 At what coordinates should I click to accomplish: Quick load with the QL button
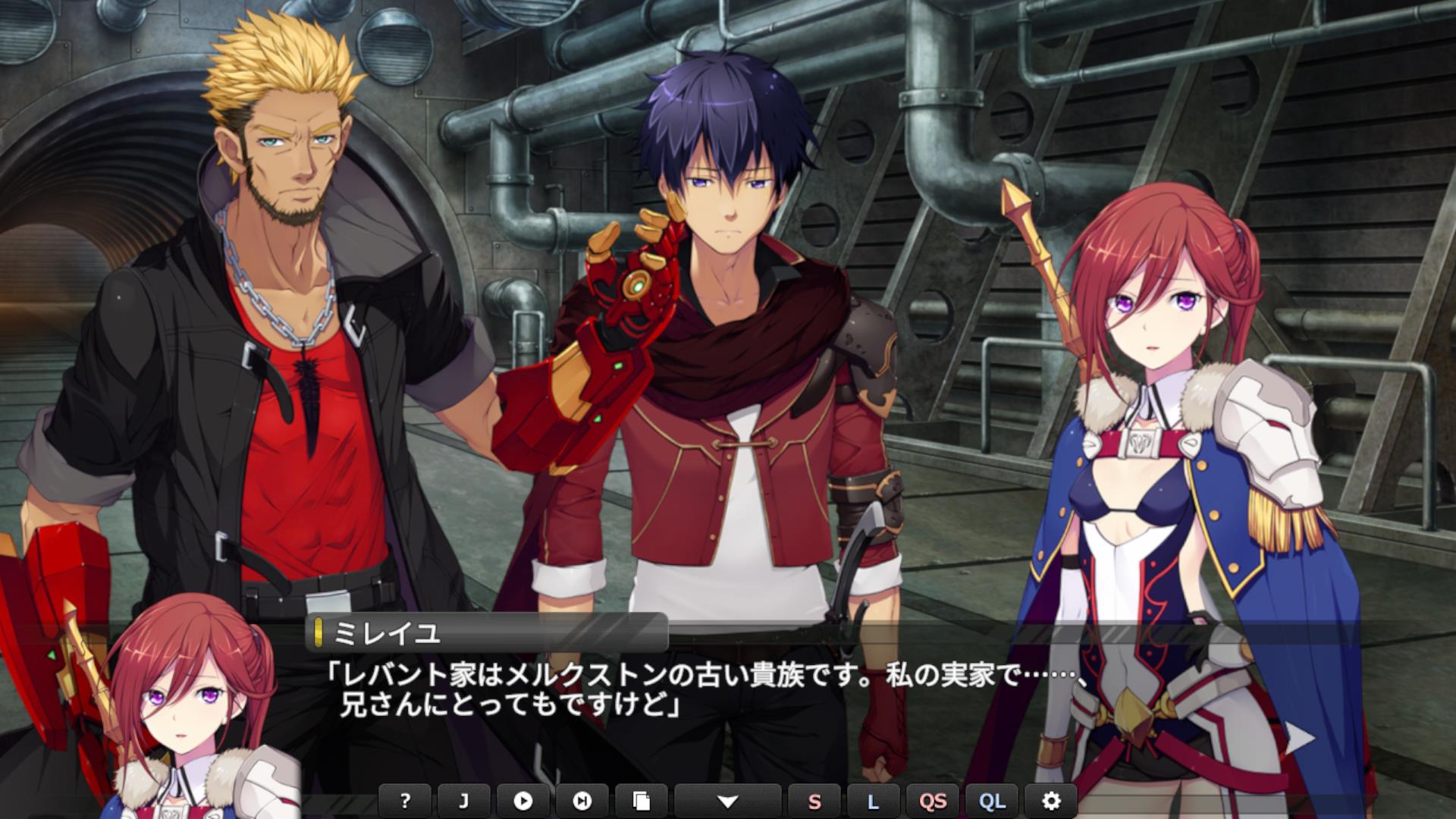point(992,801)
